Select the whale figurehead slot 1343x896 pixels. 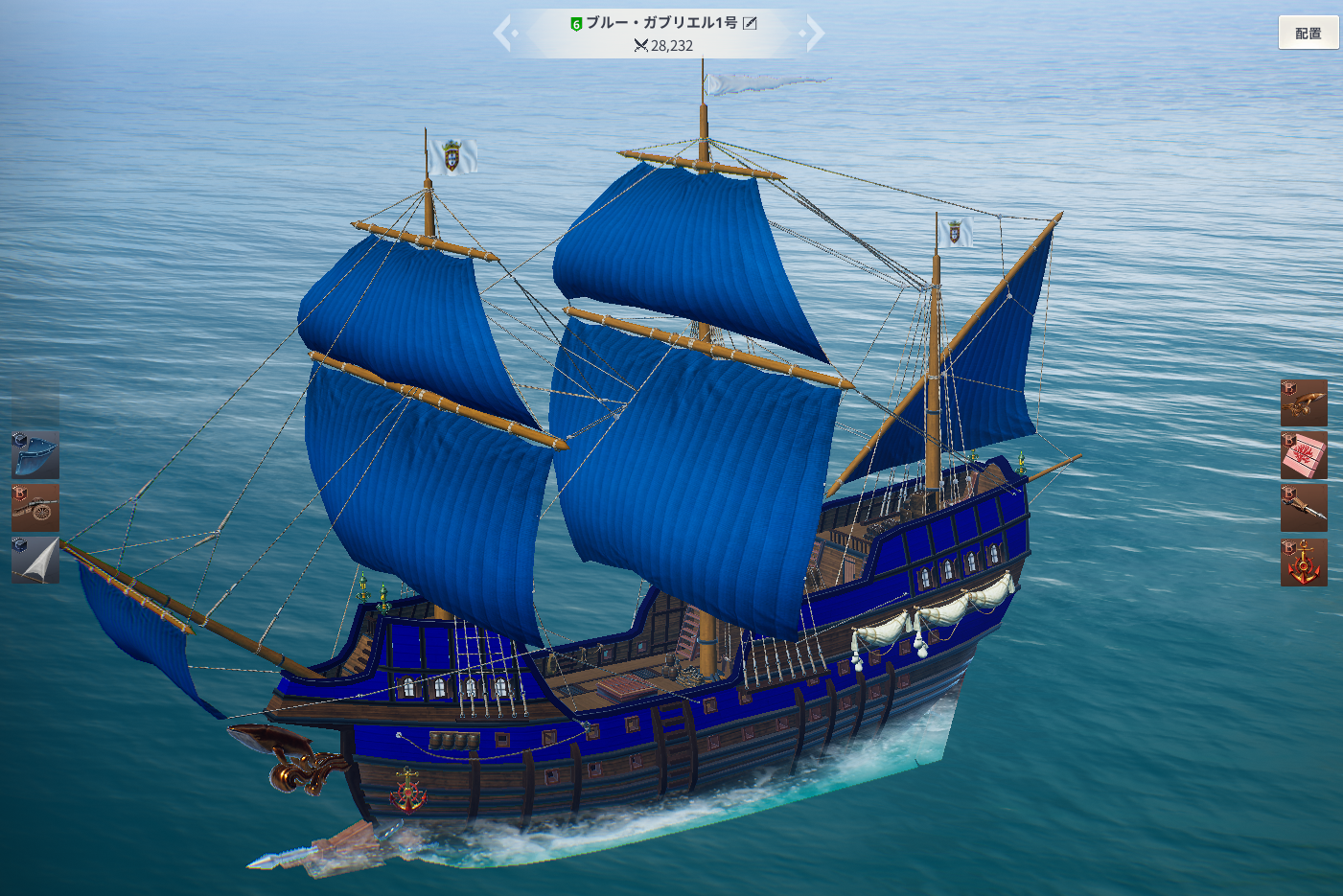coord(1304,402)
